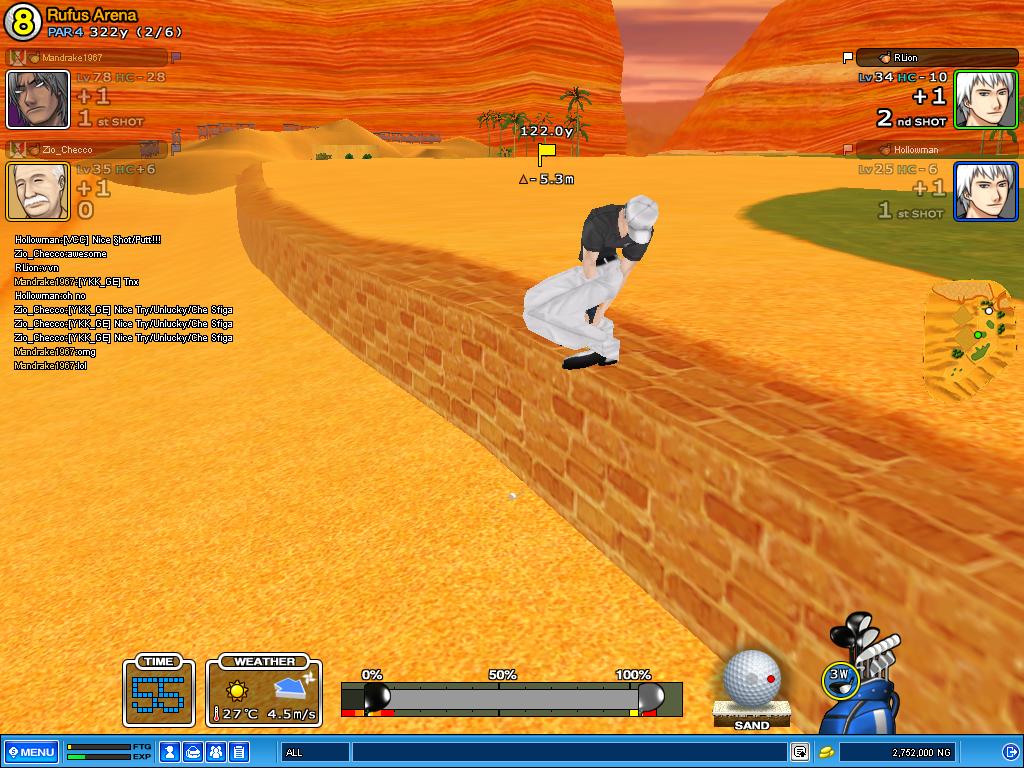Select the 3W club badge
Viewport: 1024px width, 768px height.
coord(839,678)
